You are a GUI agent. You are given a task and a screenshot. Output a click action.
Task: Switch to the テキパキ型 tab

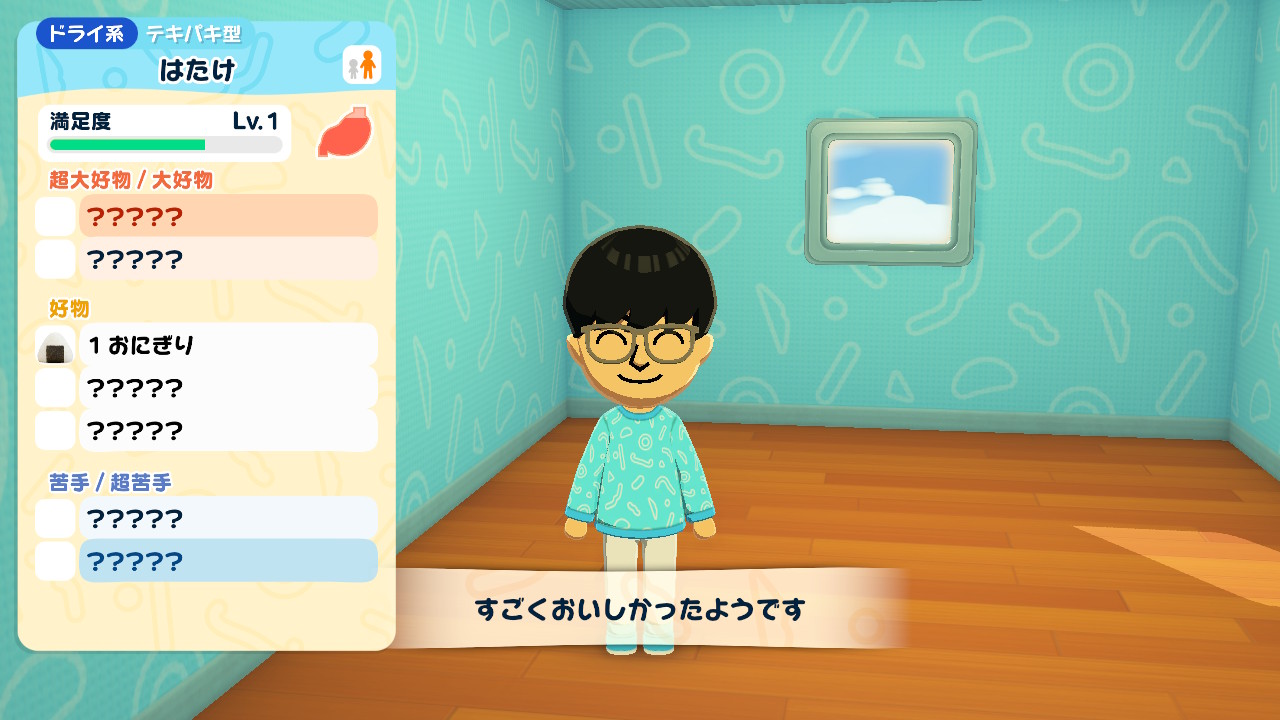(x=194, y=33)
